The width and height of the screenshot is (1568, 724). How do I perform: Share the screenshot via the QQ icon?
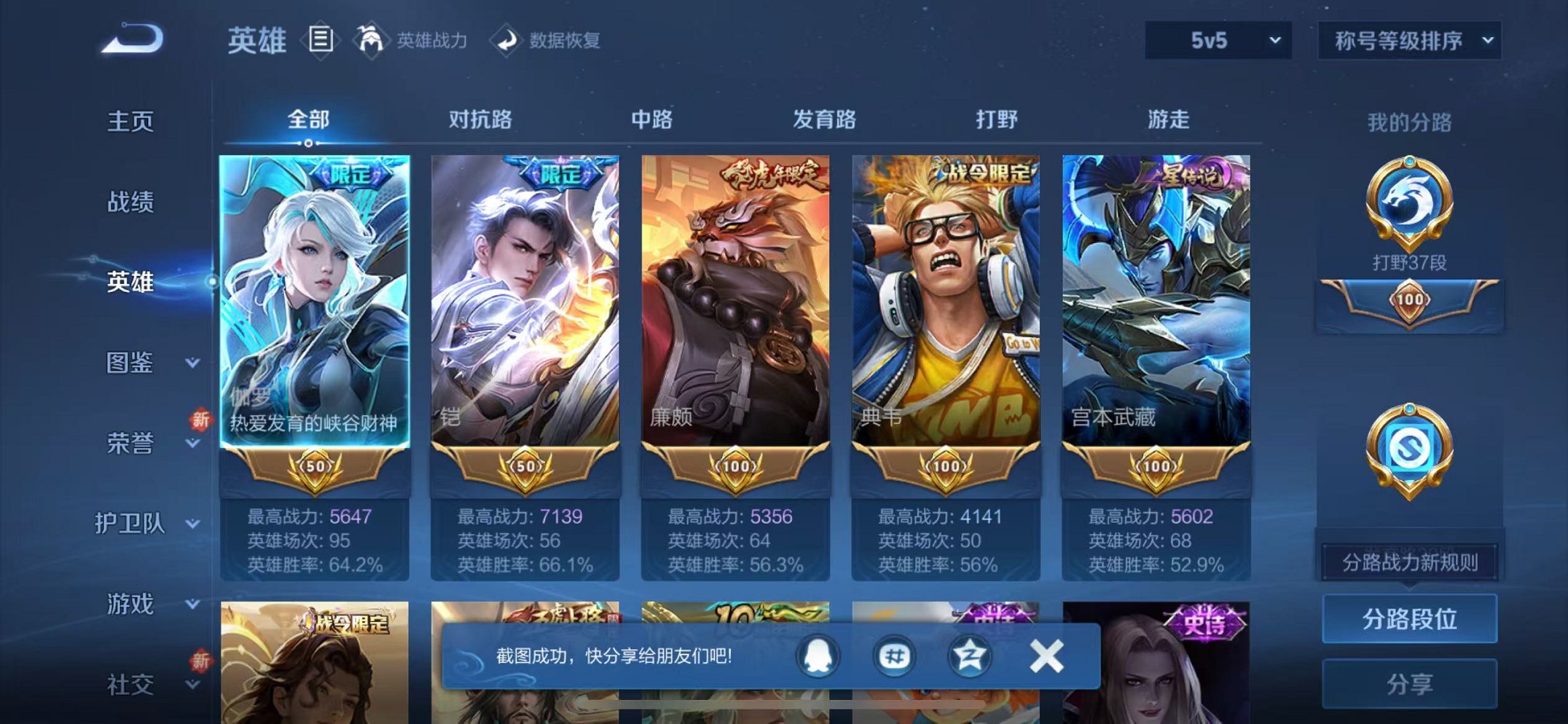tap(819, 655)
